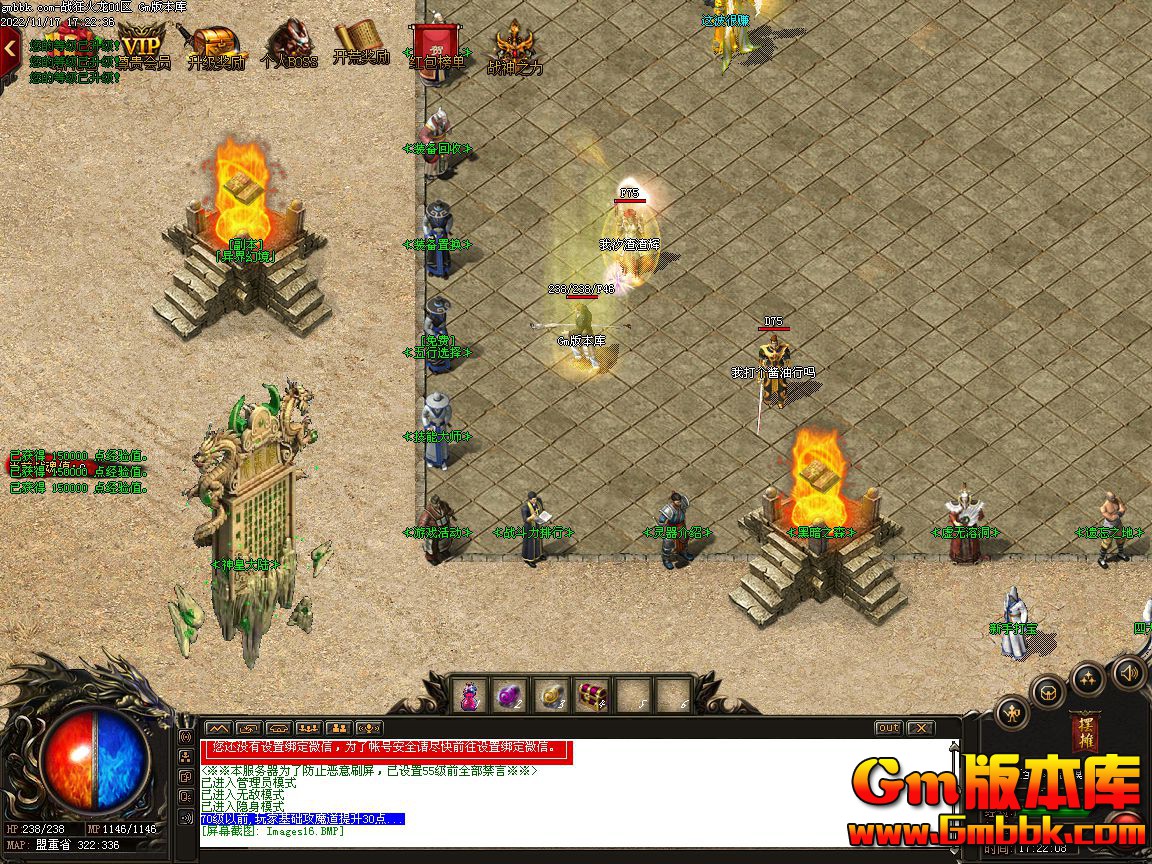
Task: Open the 升级奖励 treasure chest rewards
Action: (215, 47)
